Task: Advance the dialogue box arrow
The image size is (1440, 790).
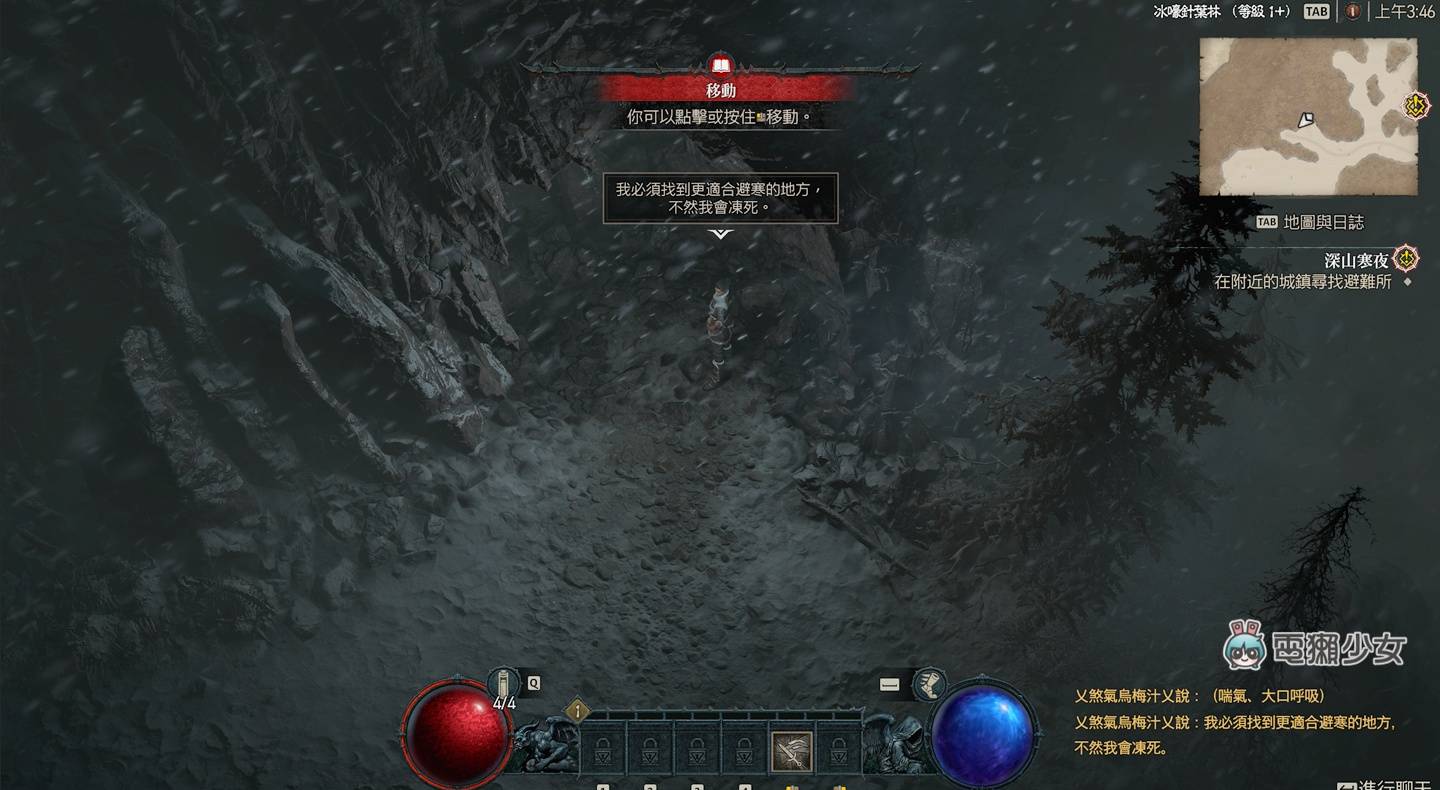Action: click(720, 234)
